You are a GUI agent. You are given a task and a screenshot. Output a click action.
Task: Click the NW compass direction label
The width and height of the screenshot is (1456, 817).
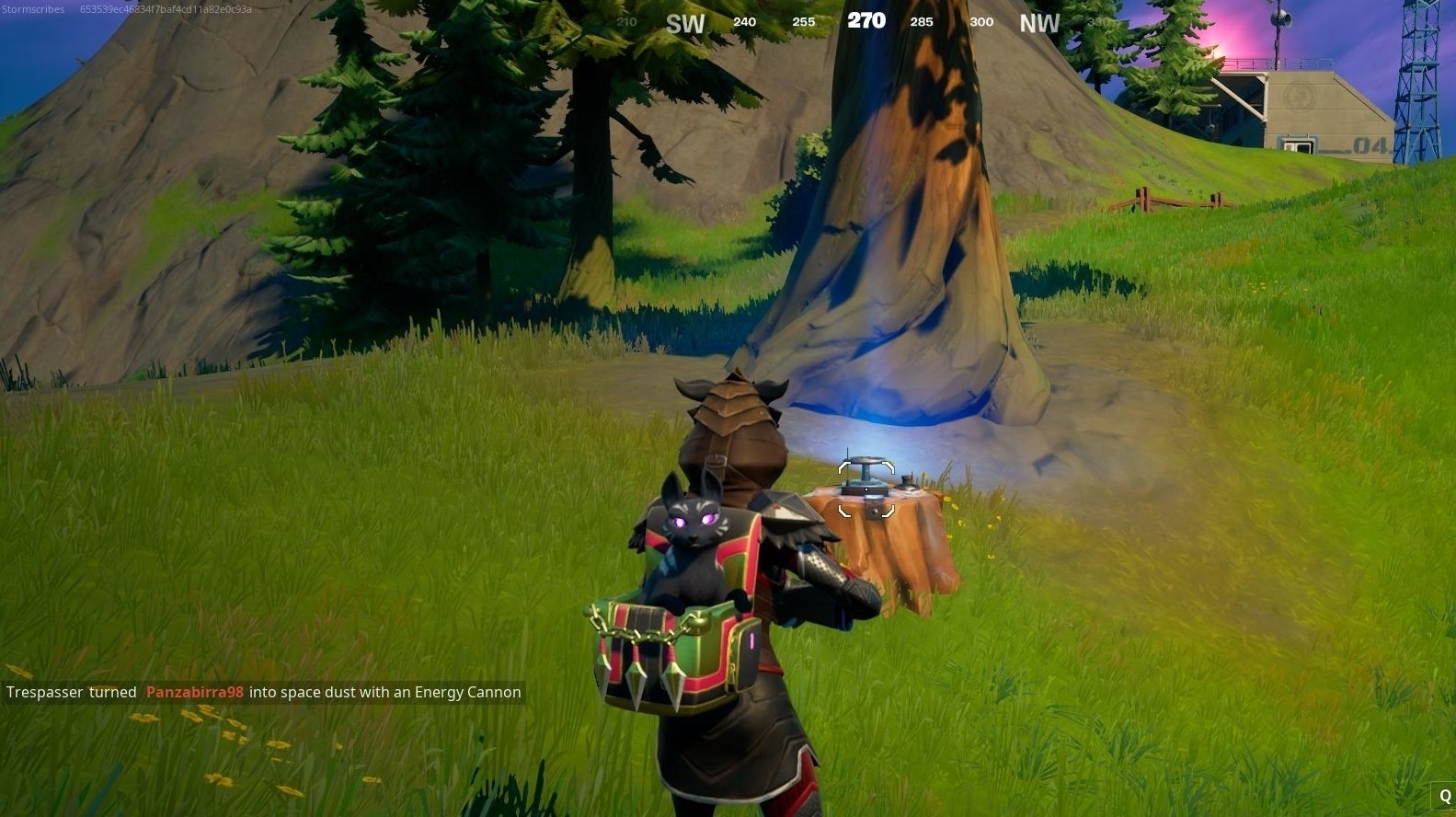pos(1039,23)
